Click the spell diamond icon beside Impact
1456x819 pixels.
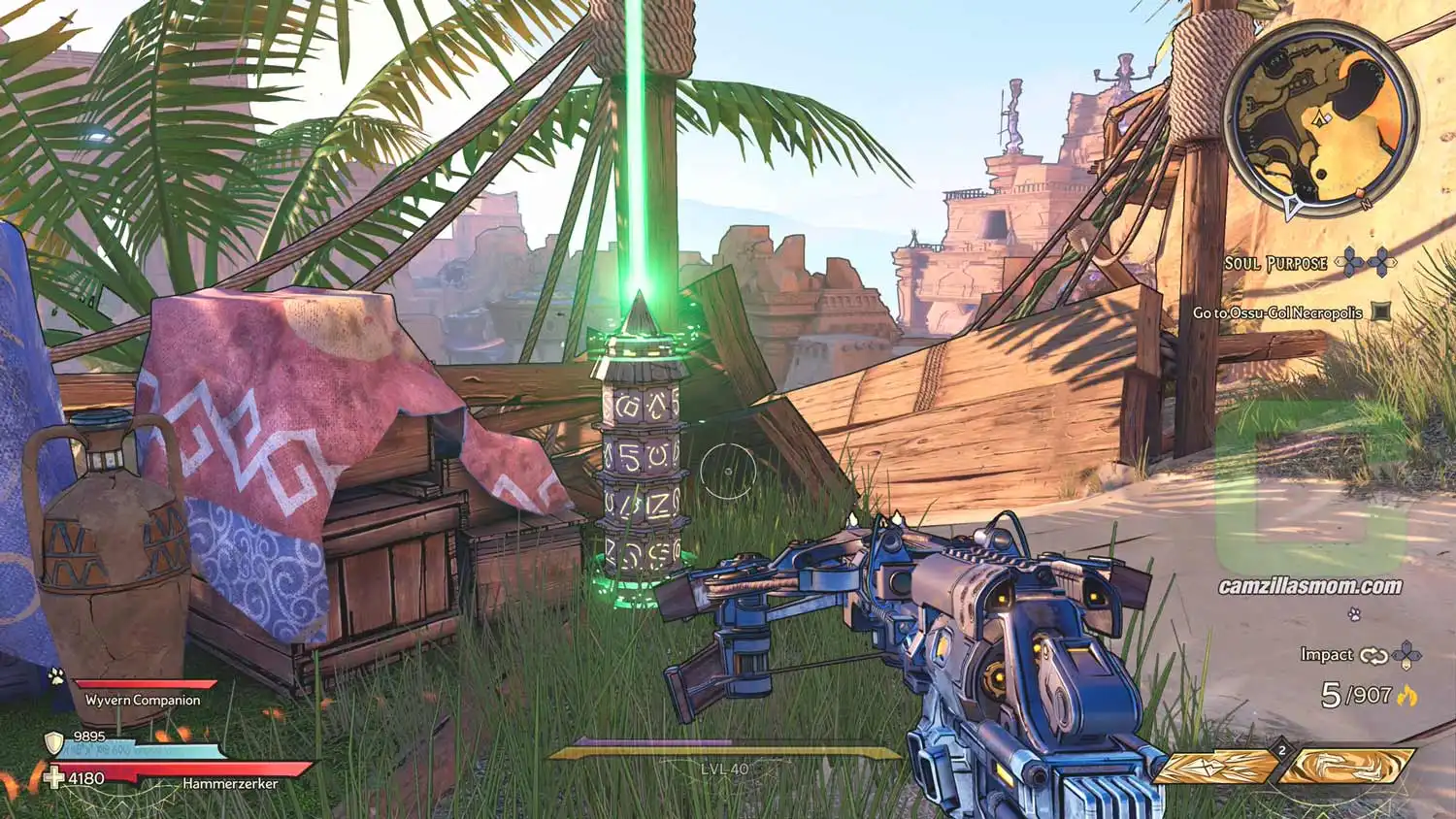(x=1406, y=655)
